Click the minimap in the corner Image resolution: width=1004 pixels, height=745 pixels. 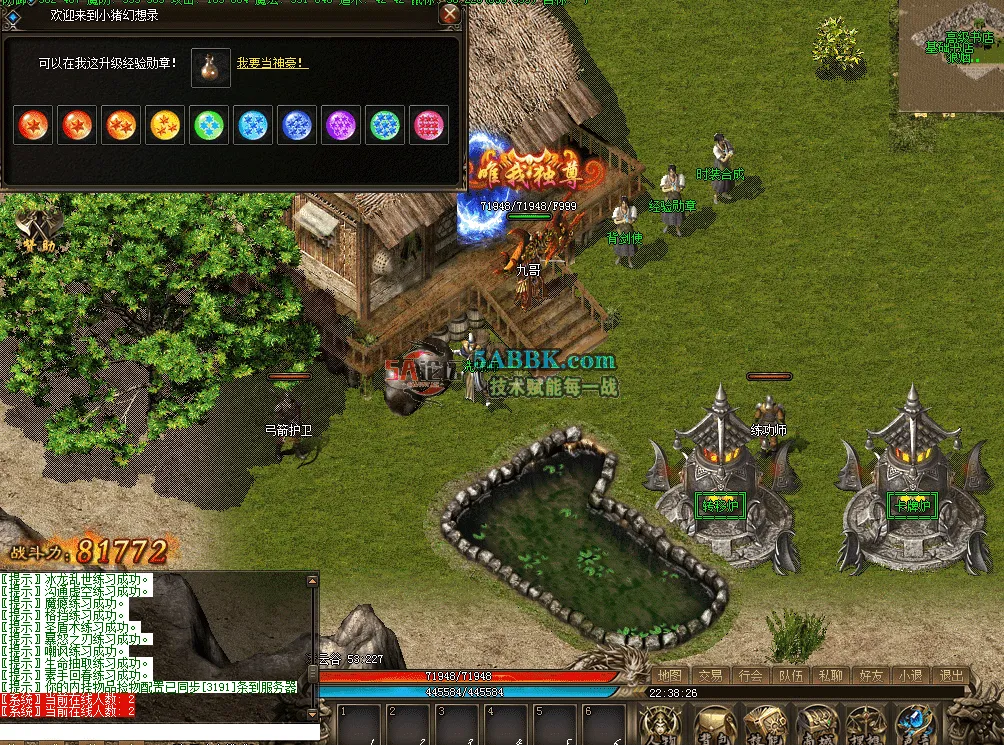click(x=951, y=55)
